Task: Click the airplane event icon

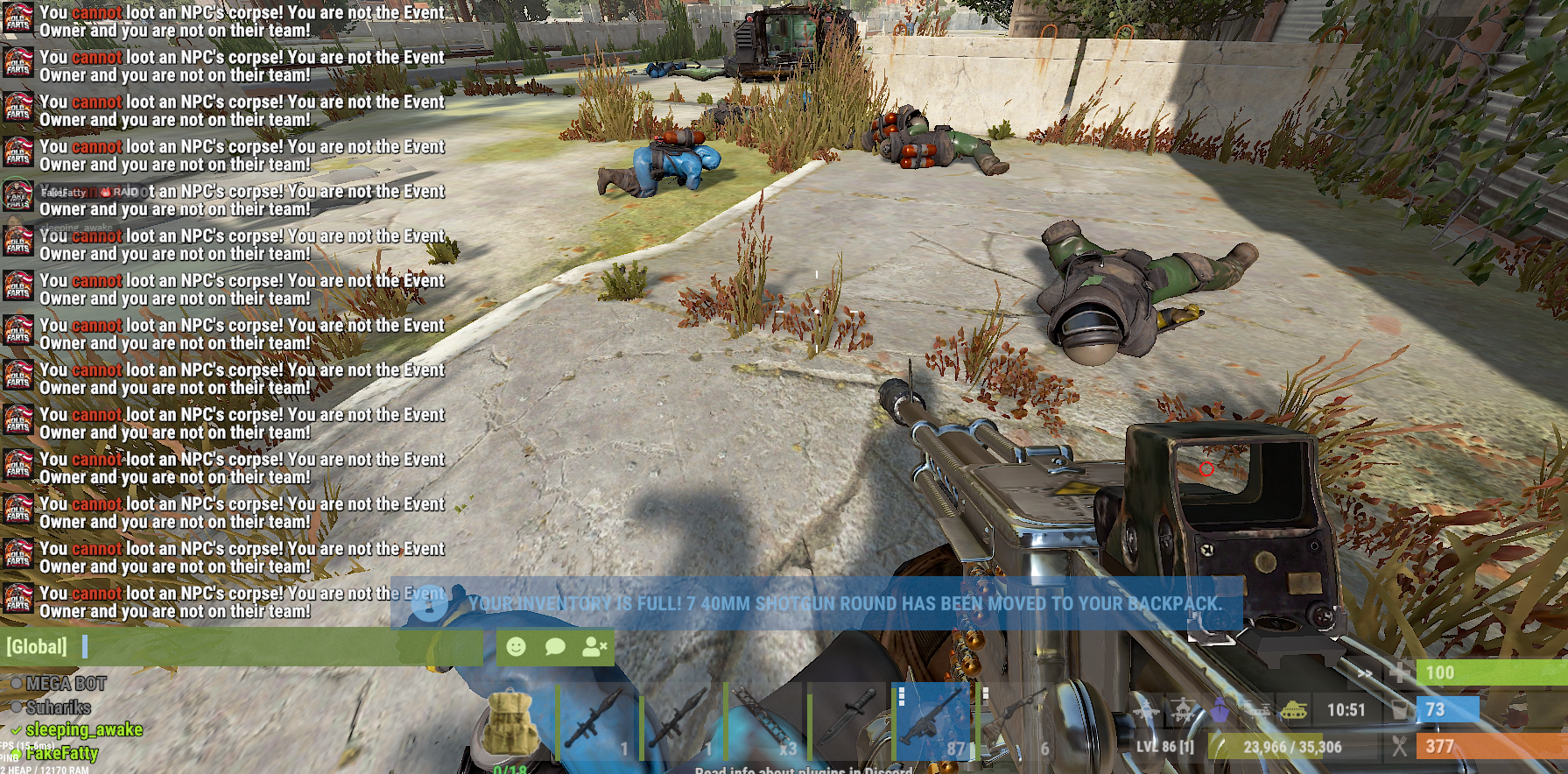Action: click(1146, 710)
